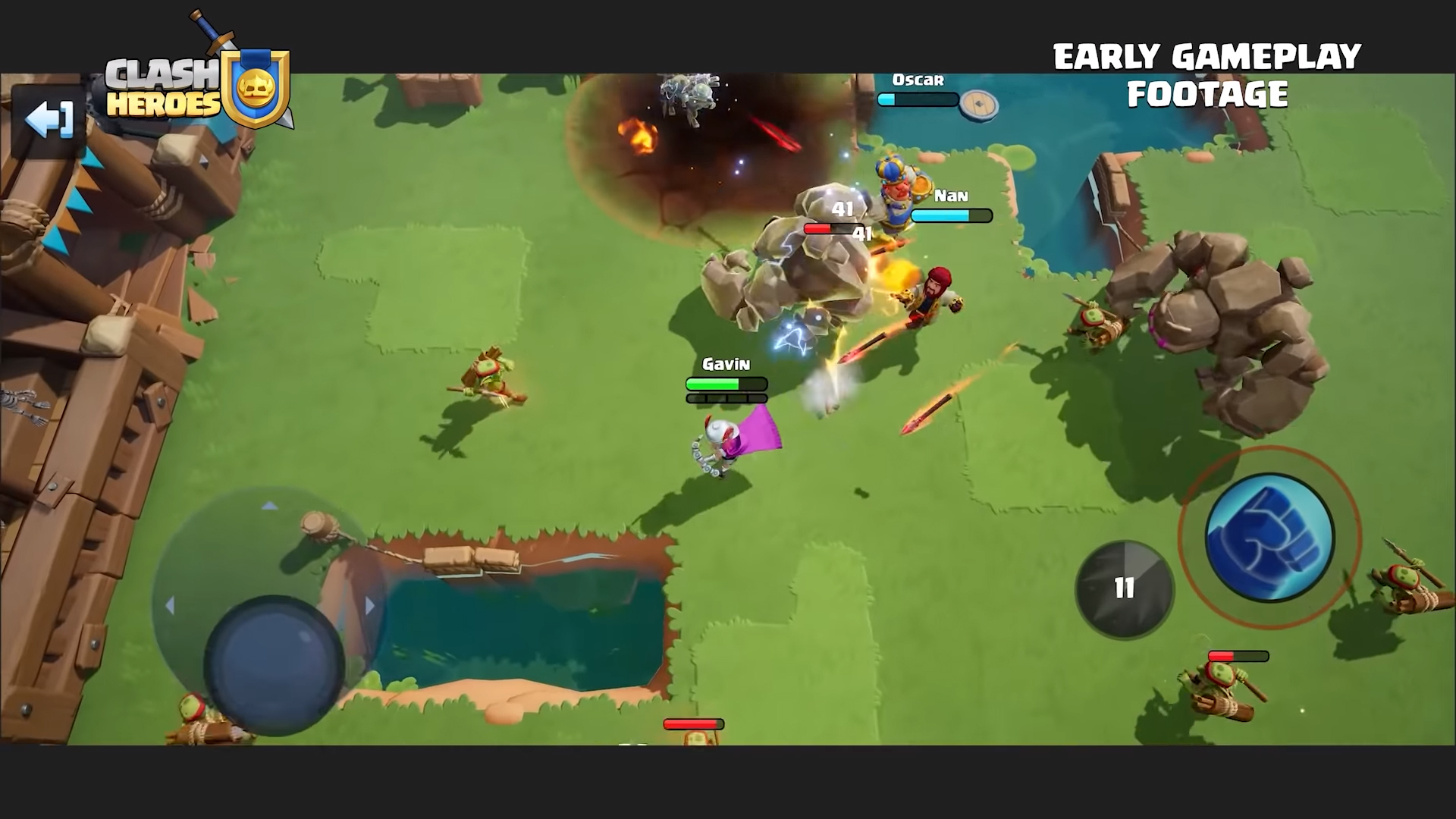Tap Oscar's cyan health bar

click(x=917, y=98)
